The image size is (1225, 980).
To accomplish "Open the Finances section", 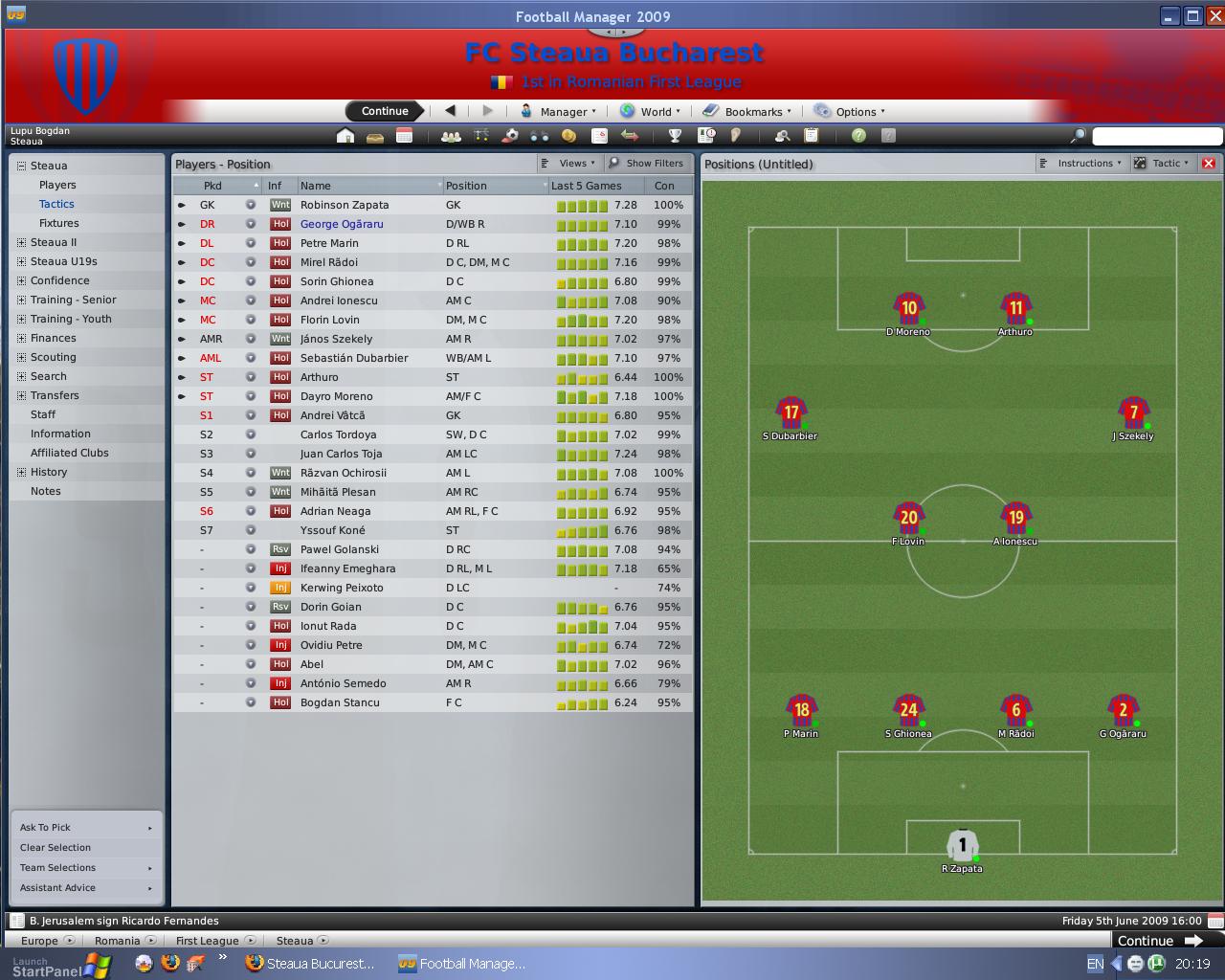I will point(54,338).
